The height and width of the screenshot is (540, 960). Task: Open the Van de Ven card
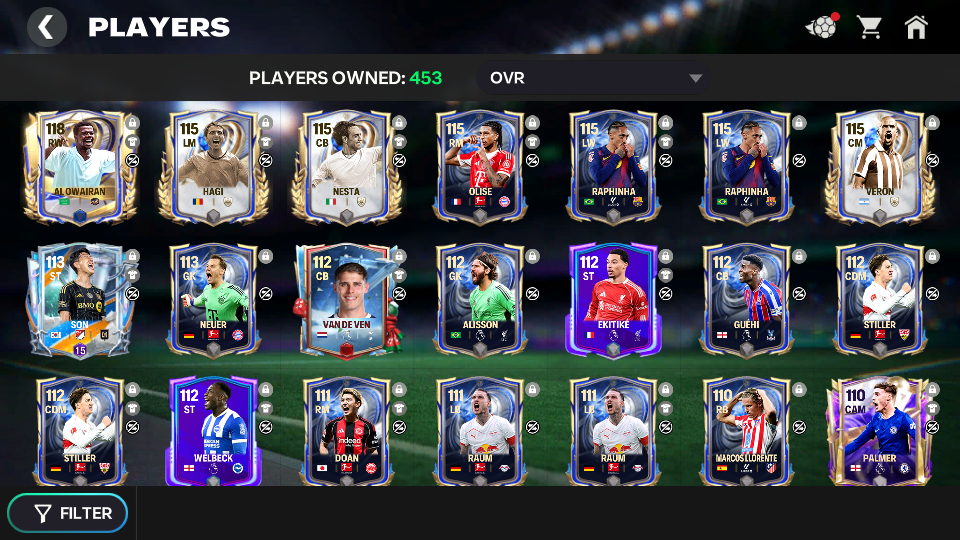point(346,300)
